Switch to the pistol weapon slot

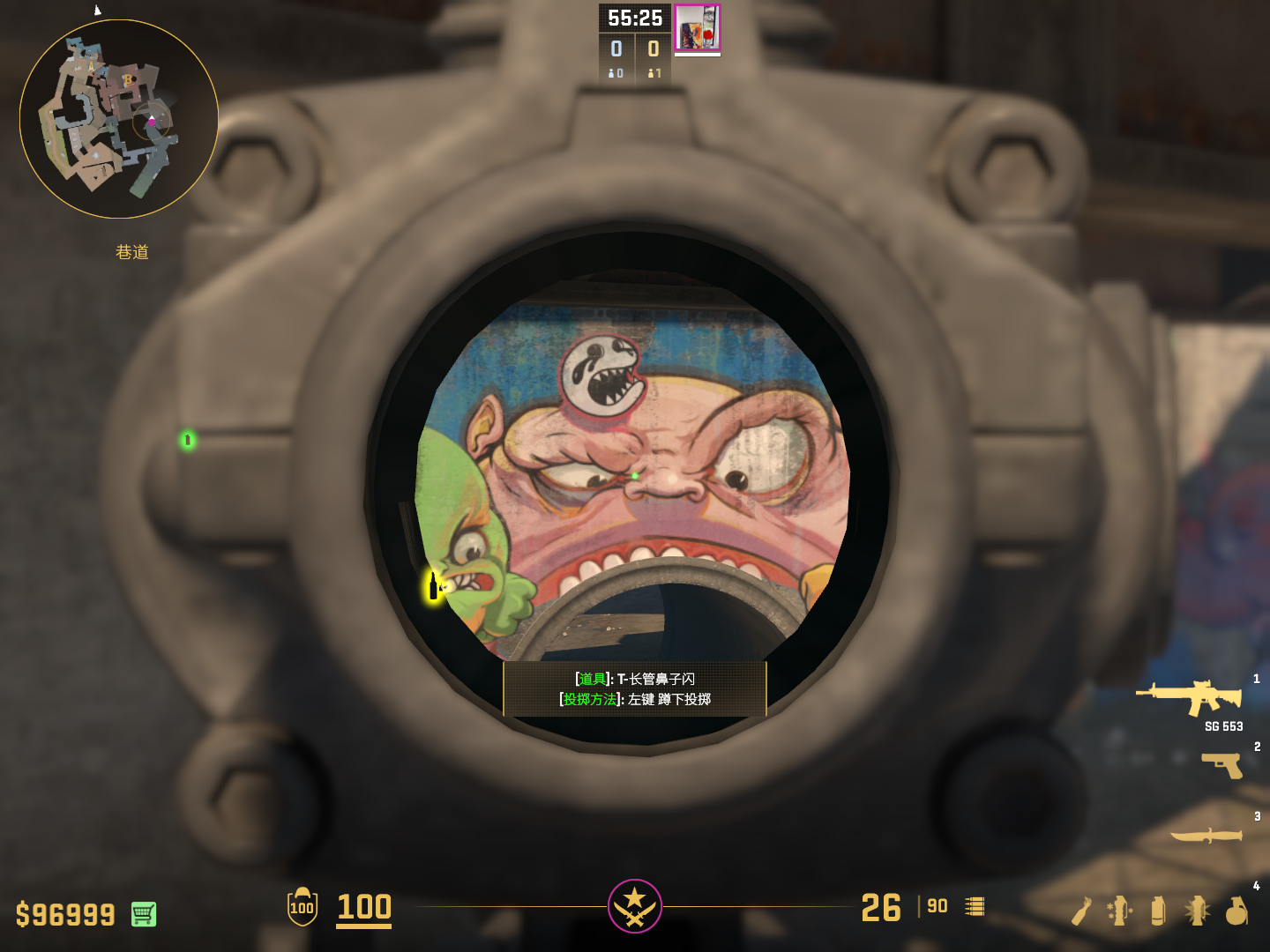(1222, 764)
